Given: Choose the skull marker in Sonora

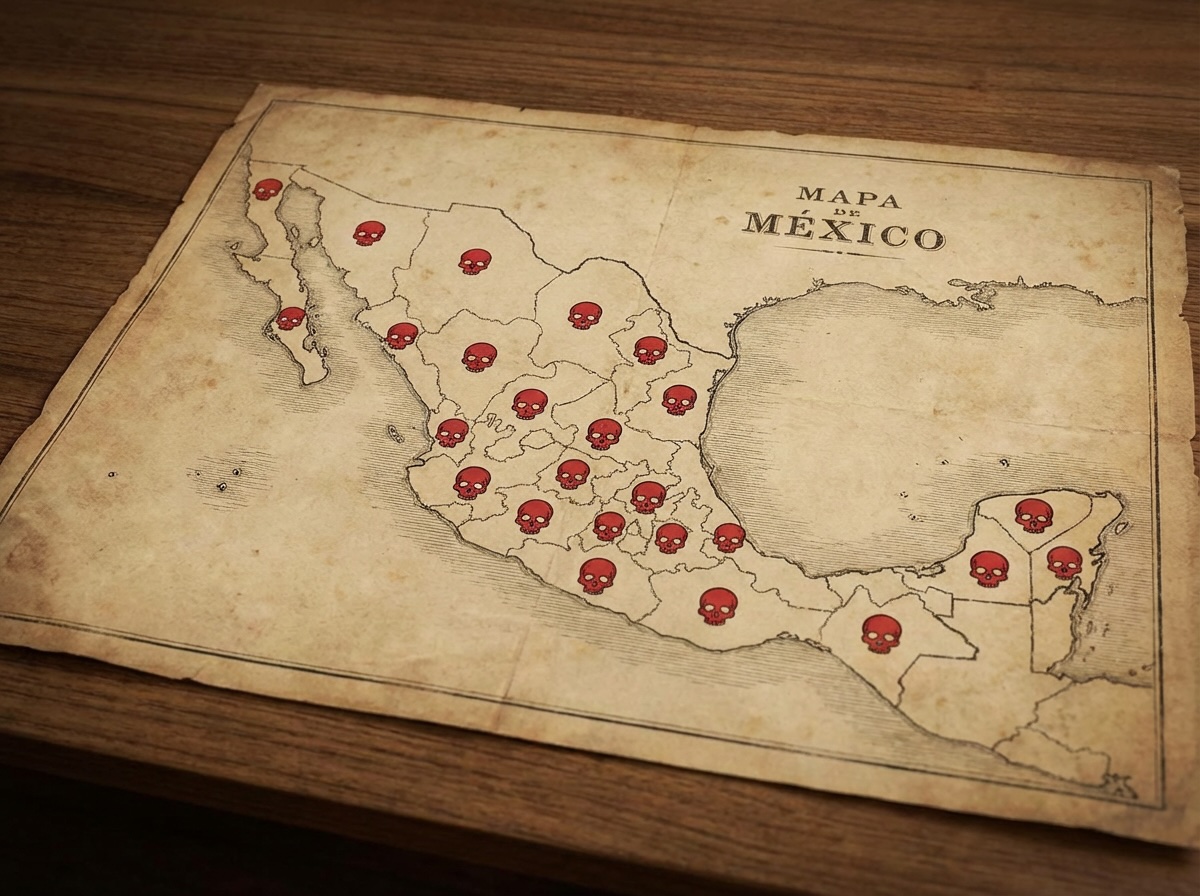Looking at the screenshot, I should click(x=369, y=233).
